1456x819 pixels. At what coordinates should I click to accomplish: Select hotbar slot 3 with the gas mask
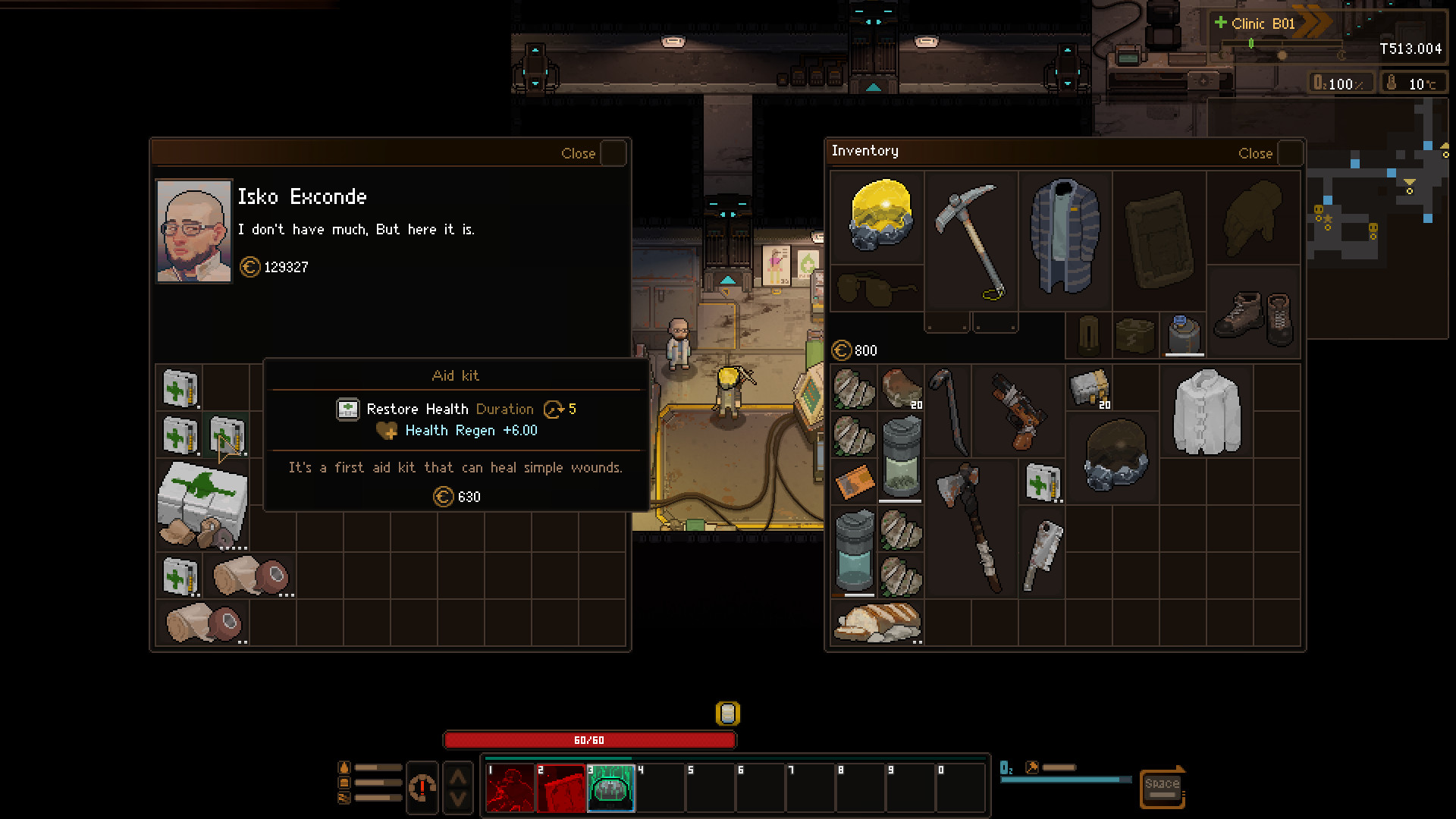611,788
